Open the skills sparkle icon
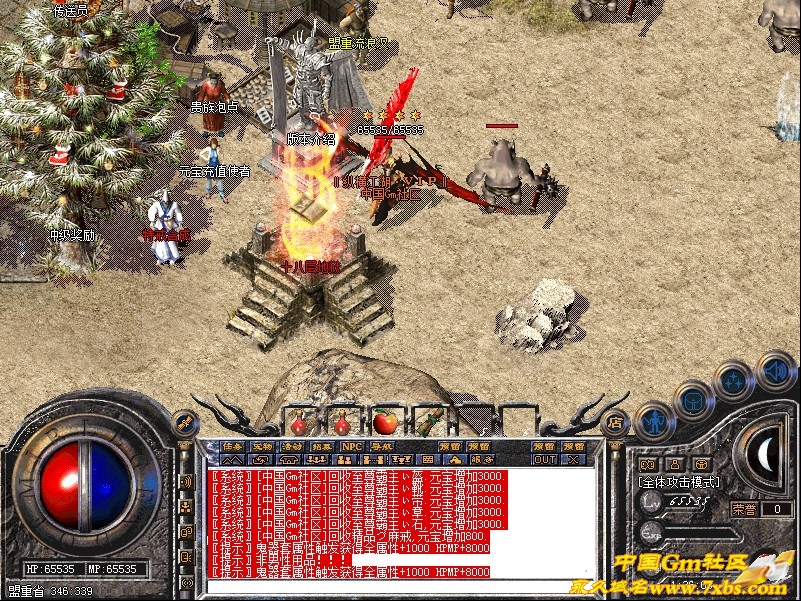 click(735, 380)
